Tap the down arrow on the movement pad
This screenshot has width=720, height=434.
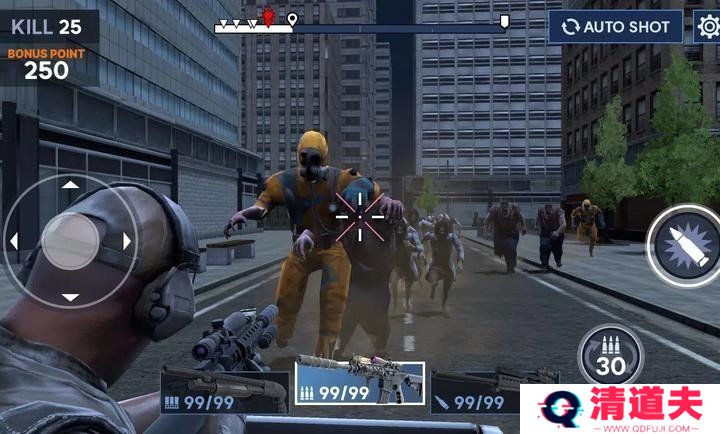70,297
